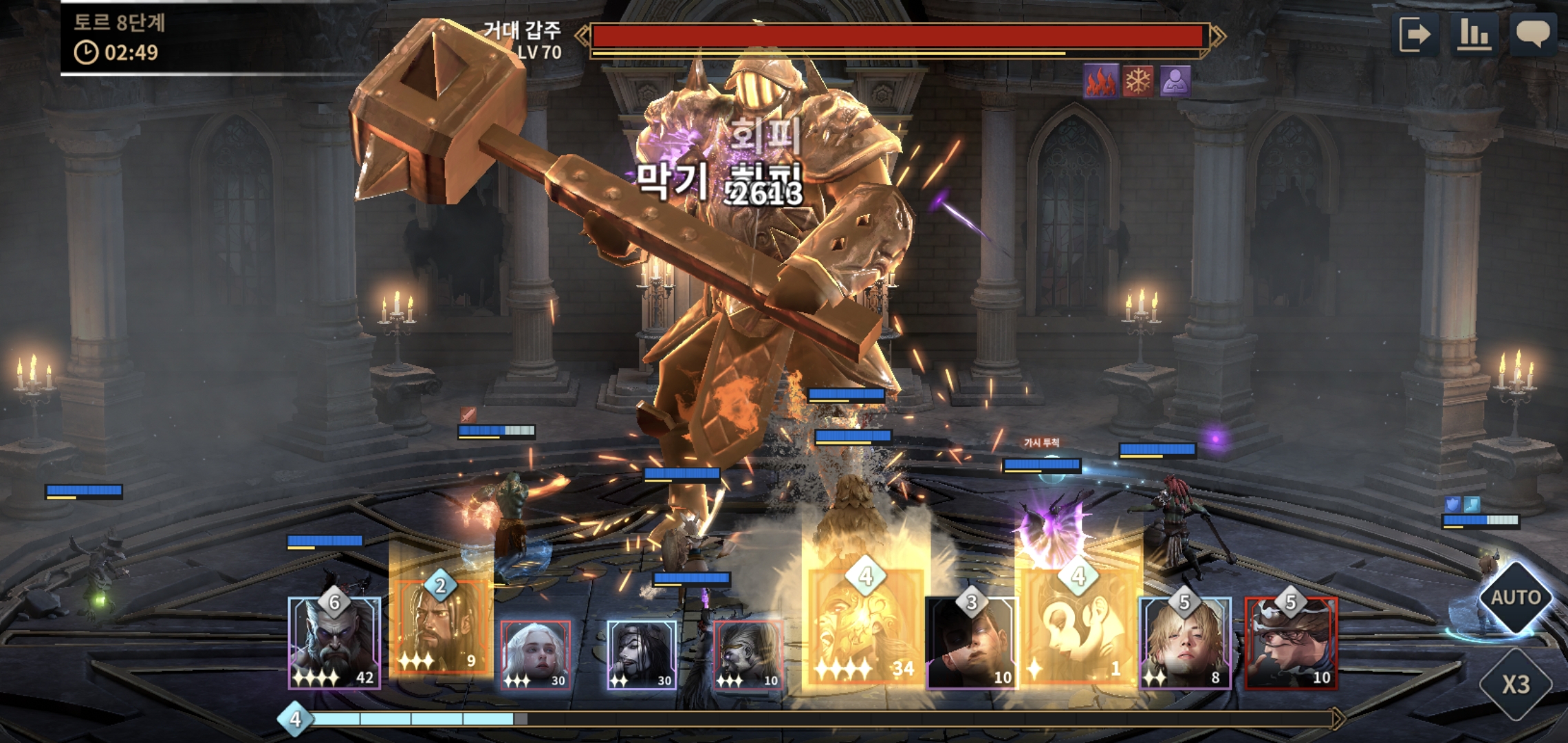Open the chat speech bubble
This screenshot has height=743, width=1568.
coord(1533,34)
